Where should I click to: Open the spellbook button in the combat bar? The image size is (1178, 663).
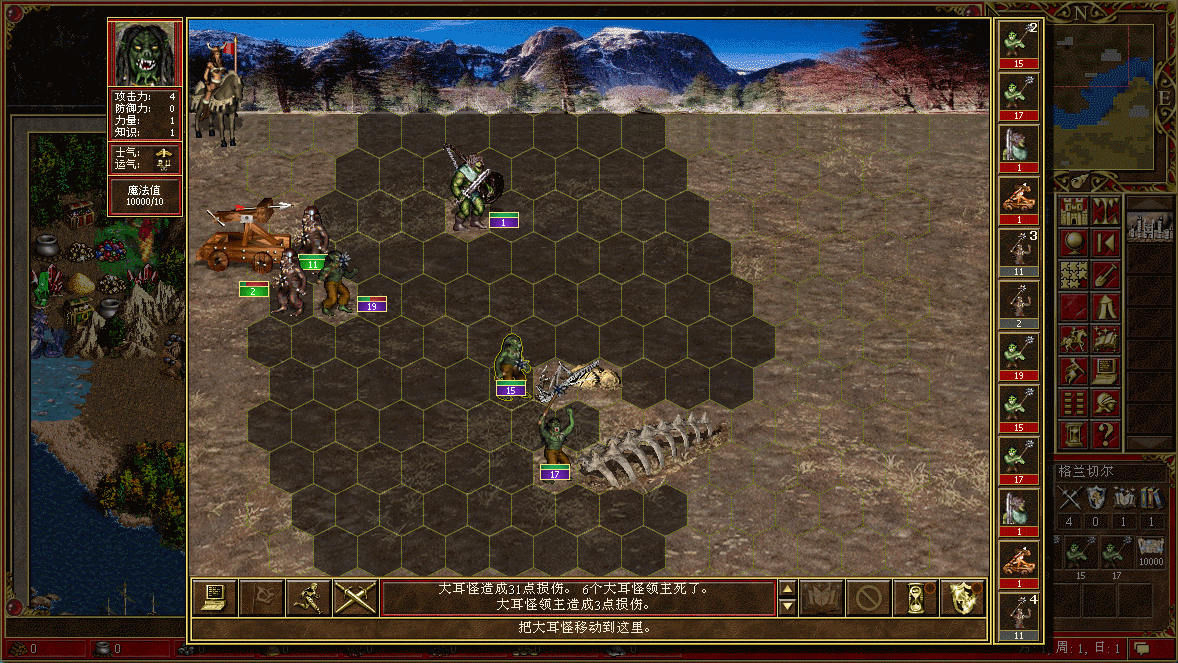[821, 598]
